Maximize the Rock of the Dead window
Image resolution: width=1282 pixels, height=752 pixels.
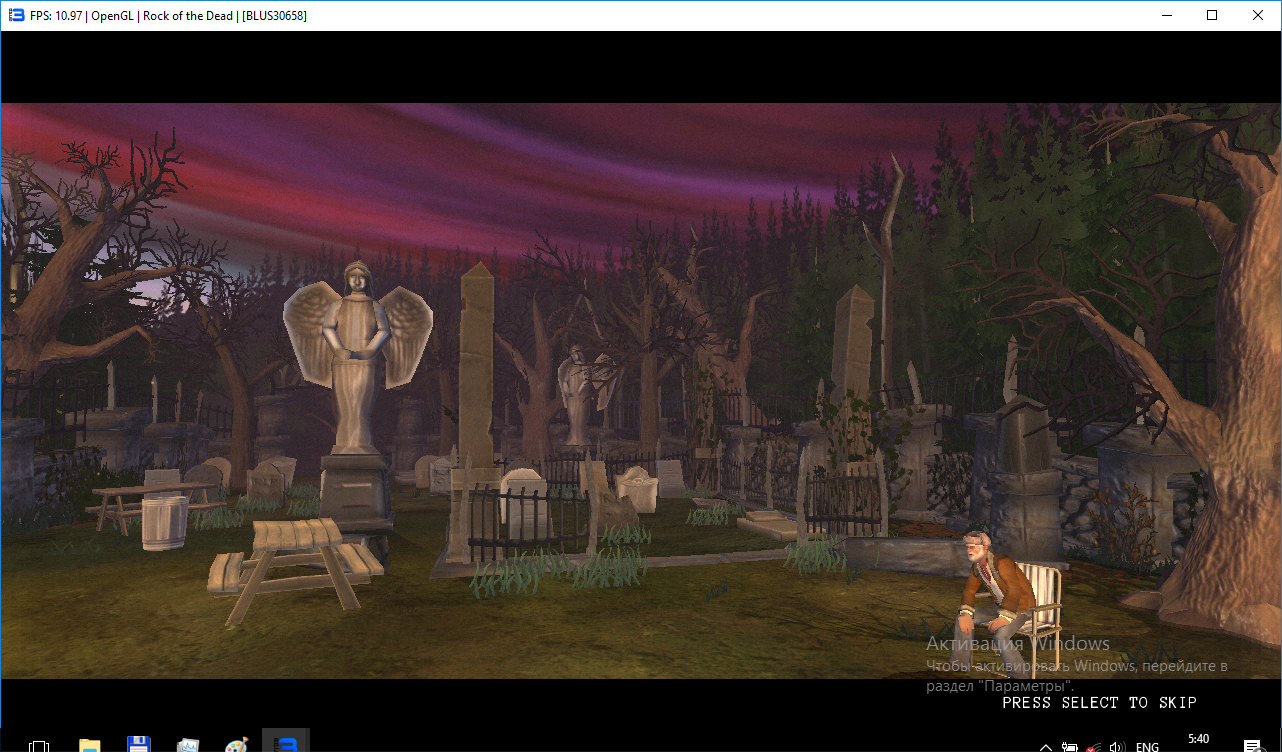pyautogui.click(x=1212, y=15)
